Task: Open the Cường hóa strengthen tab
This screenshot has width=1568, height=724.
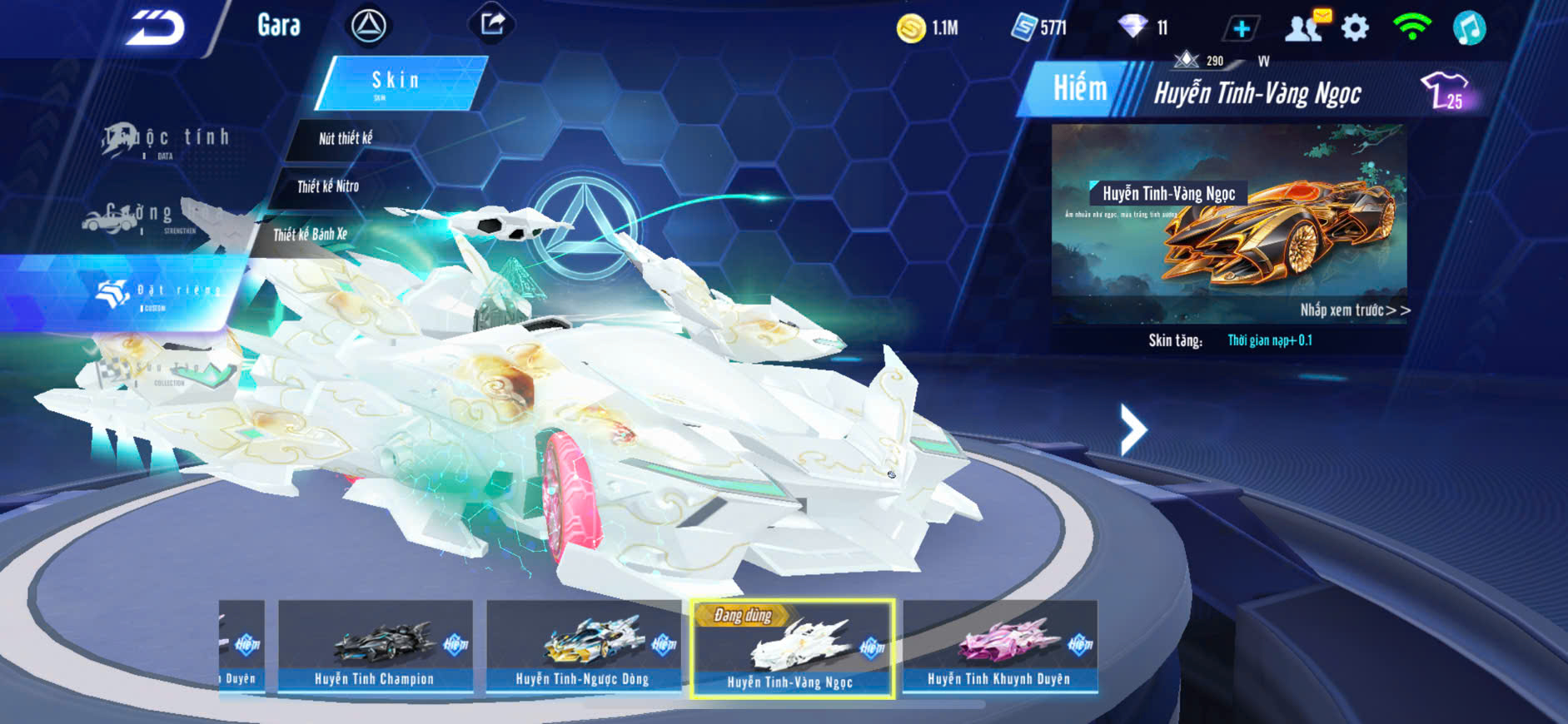Action: click(142, 216)
